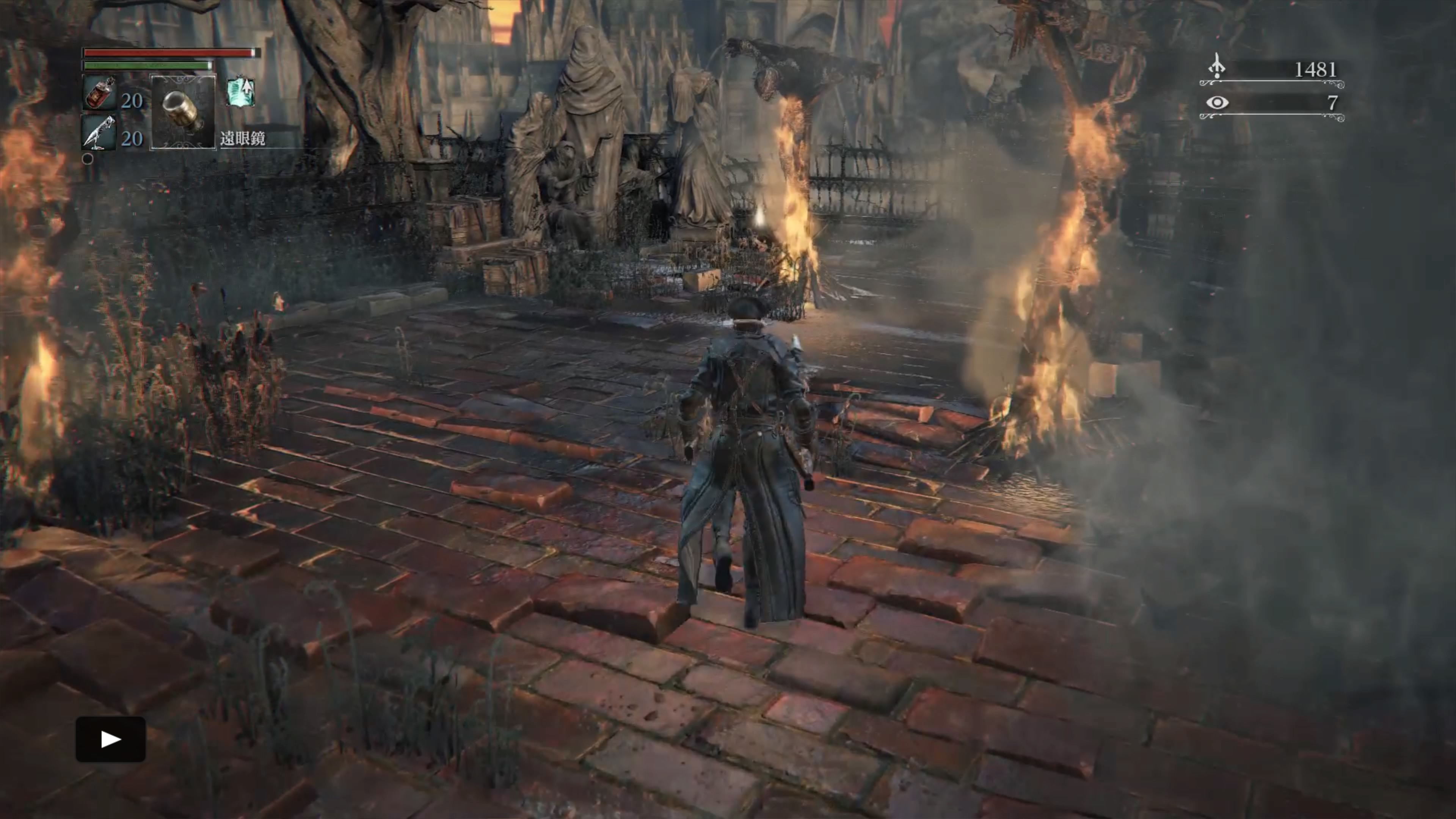
Task: Select the blood vial item icon
Action: pyautogui.click(x=100, y=93)
